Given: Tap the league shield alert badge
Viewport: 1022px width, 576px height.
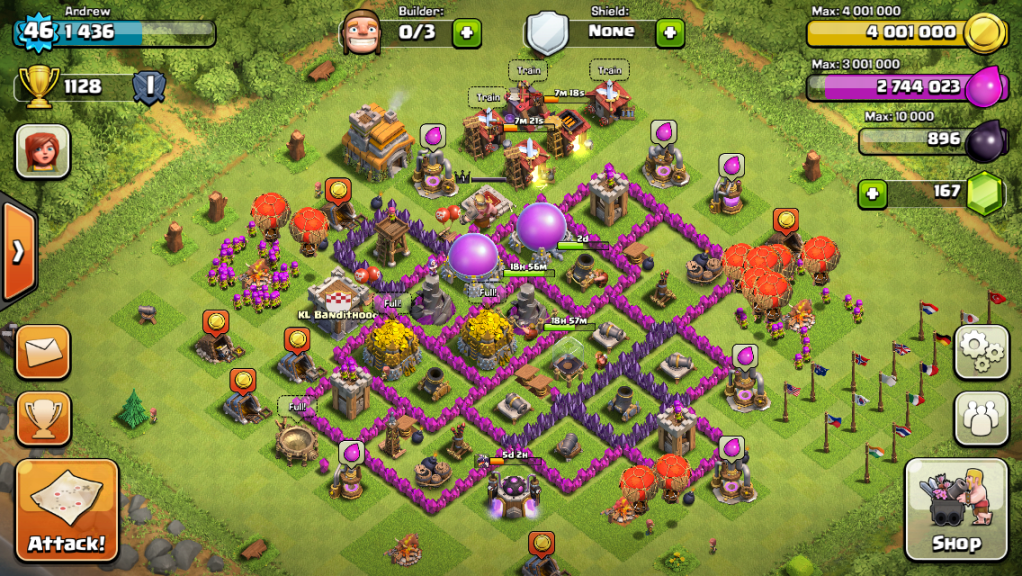Looking at the screenshot, I should (x=149, y=86).
